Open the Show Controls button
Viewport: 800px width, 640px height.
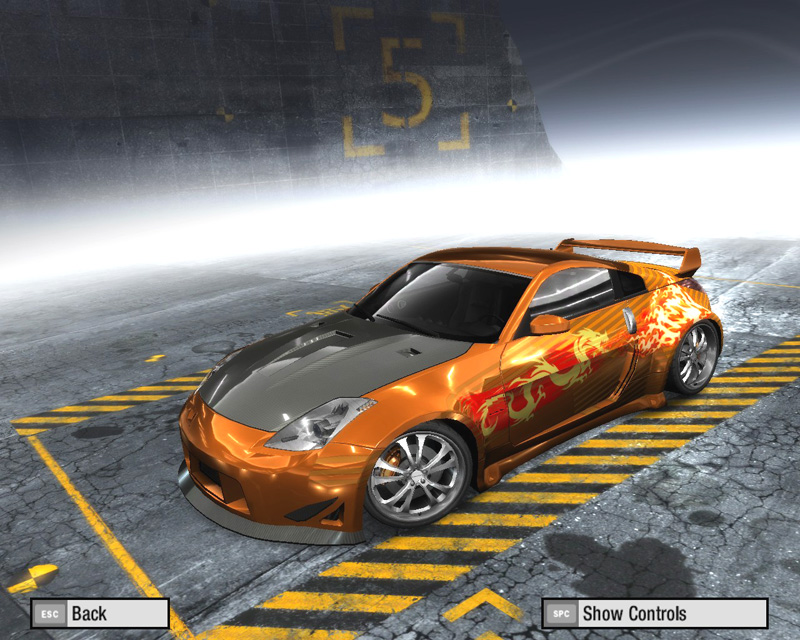coord(654,613)
